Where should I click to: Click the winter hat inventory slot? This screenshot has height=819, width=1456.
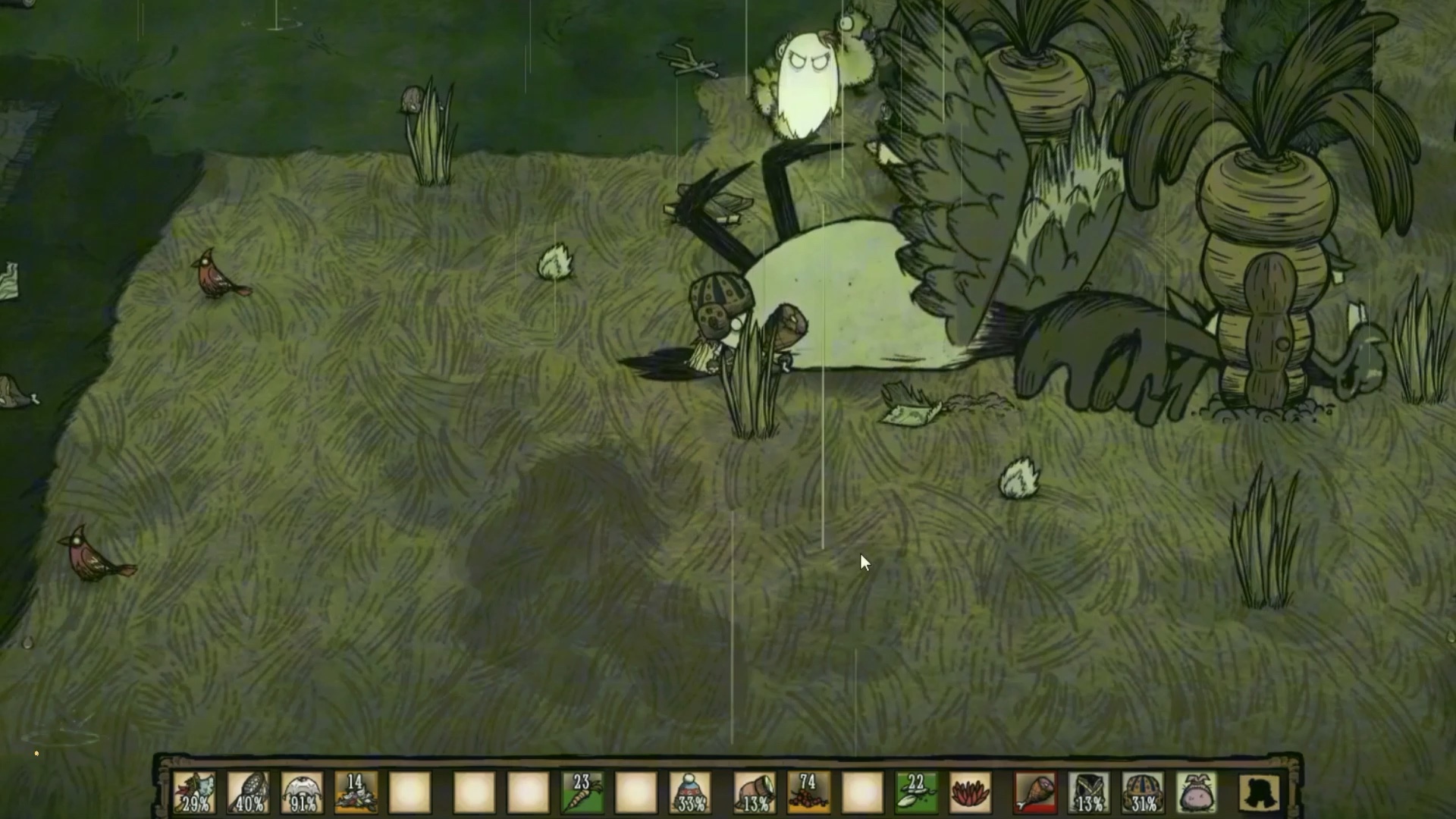tap(690, 792)
